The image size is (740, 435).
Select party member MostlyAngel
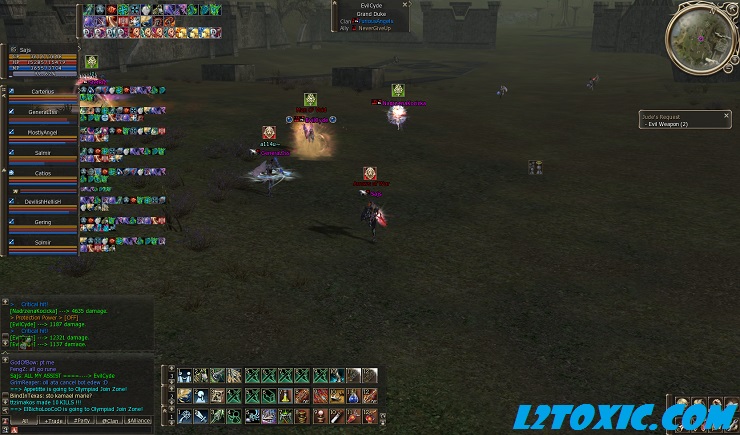coord(42,132)
